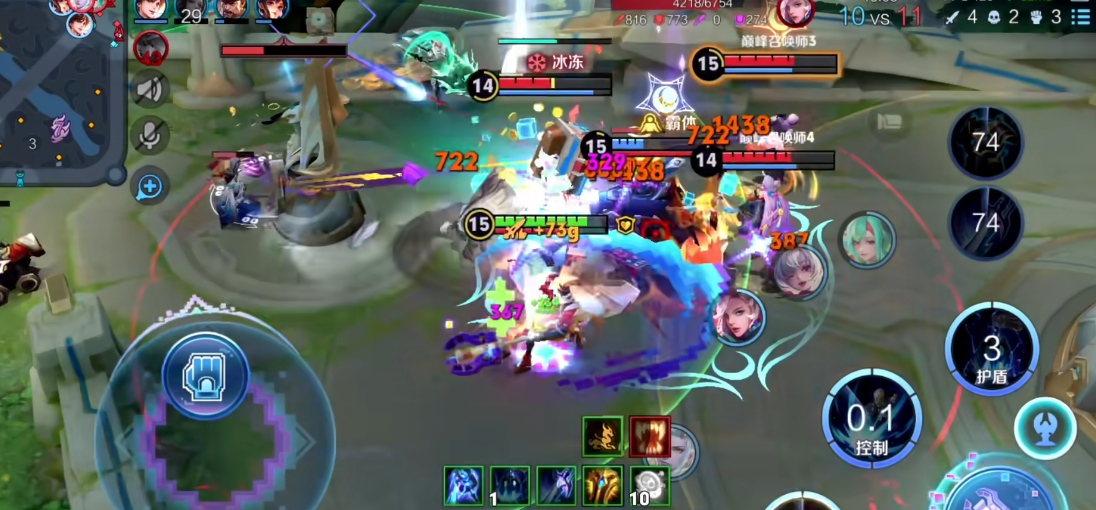
Task: Open the scoreboard list menu
Action: coord(1080,17)
